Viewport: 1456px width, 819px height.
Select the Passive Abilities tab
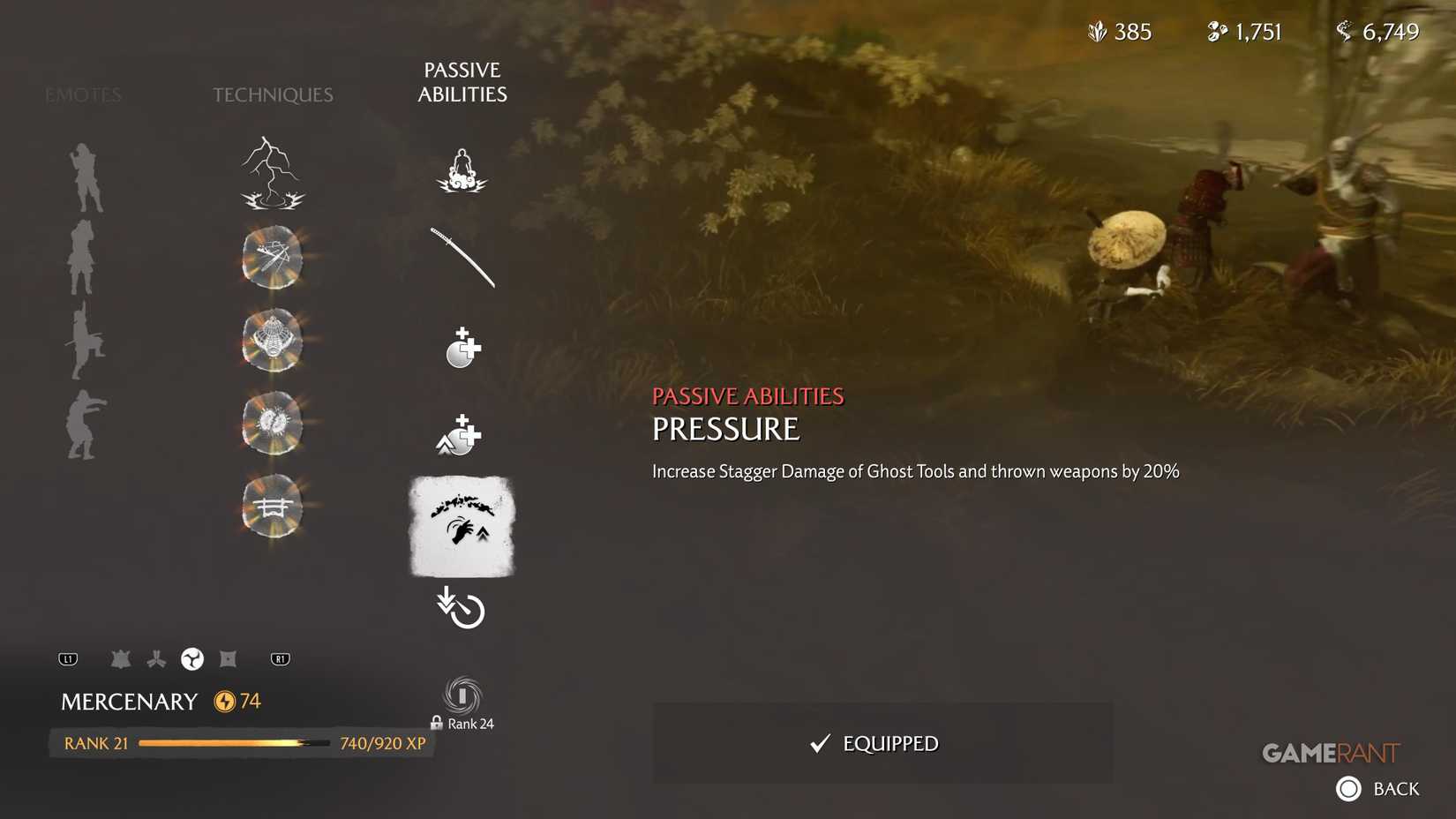tap(462, 82)
